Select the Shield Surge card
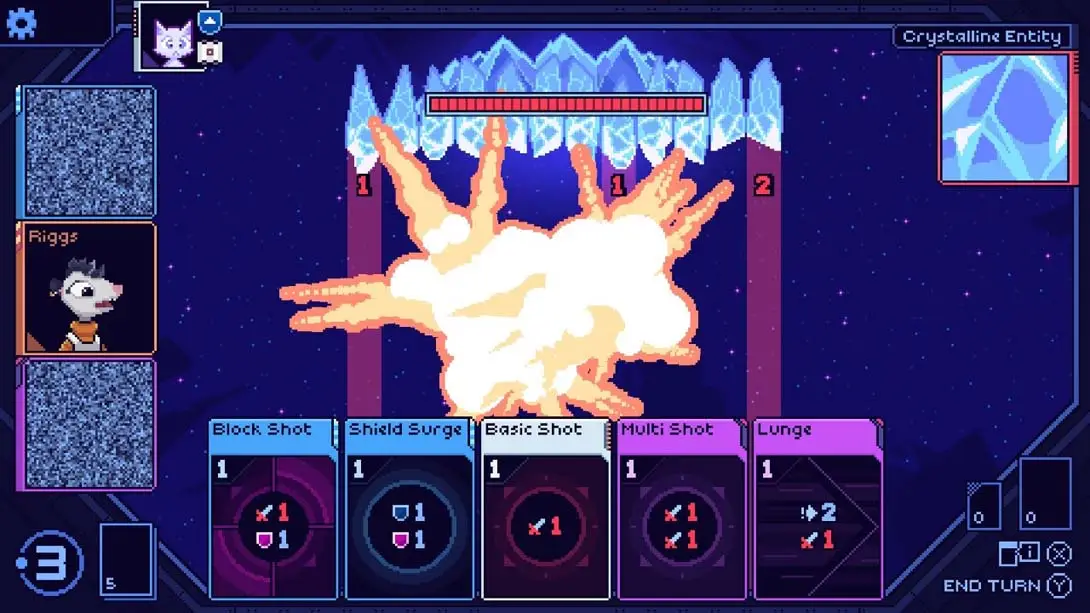The height and width of the screenshot is (613, 1090). point(408,510)
